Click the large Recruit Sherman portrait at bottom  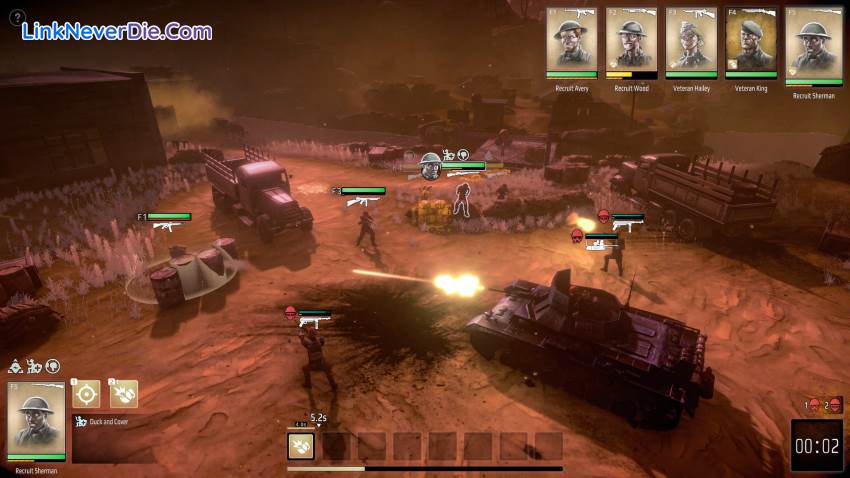coord(36,419)
